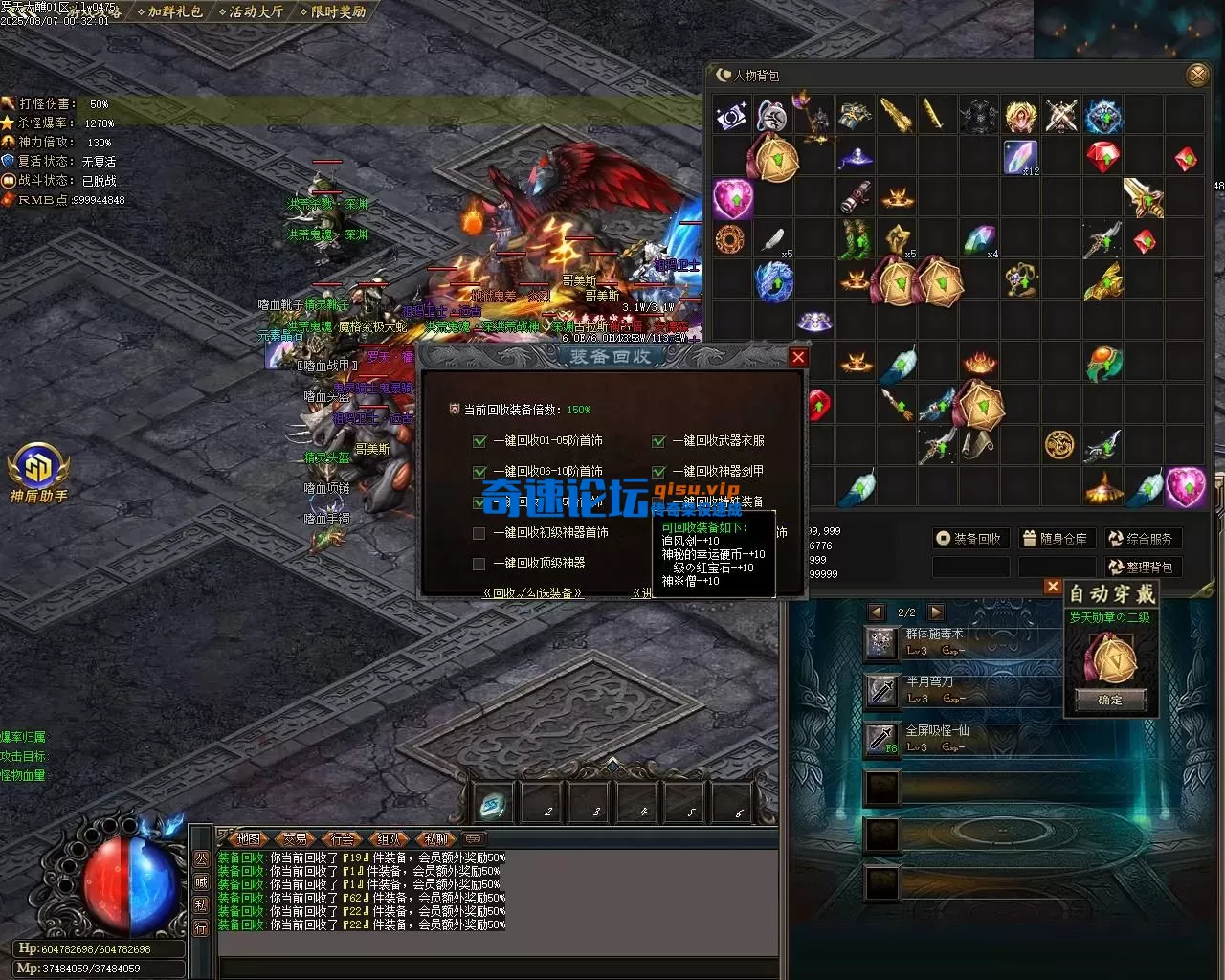Open the 活动大厅 activity hall
Viewport: 1225px width, 980px height.
(255, 12)
